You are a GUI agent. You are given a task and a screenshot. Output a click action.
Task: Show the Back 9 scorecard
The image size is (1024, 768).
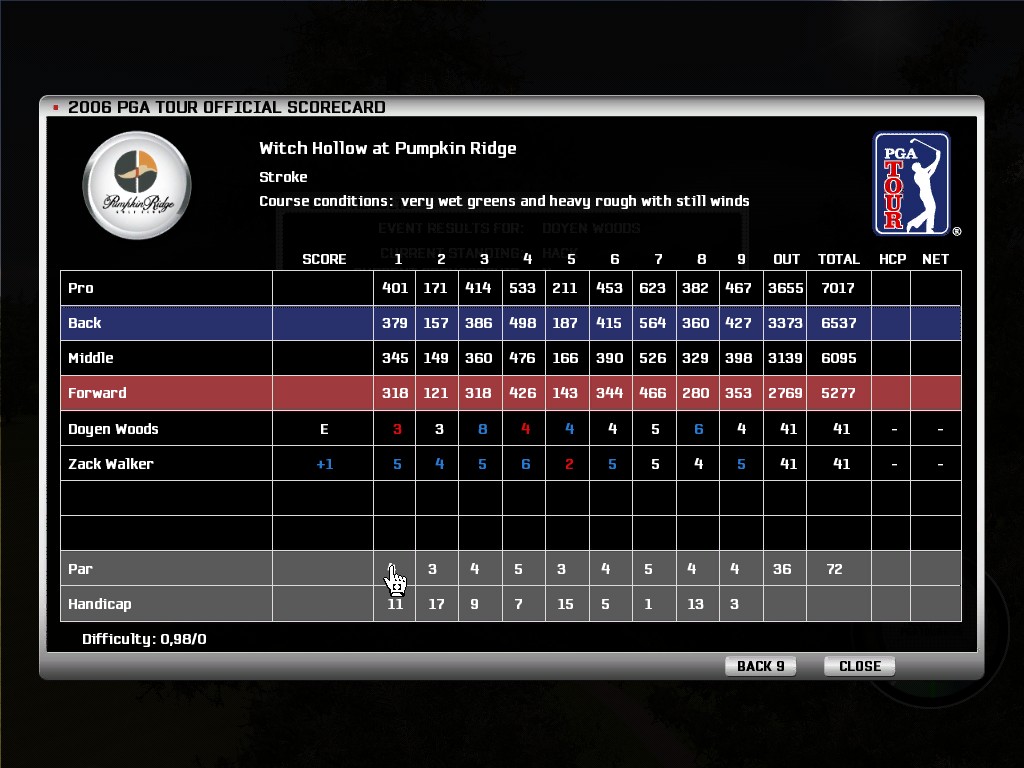760,666
